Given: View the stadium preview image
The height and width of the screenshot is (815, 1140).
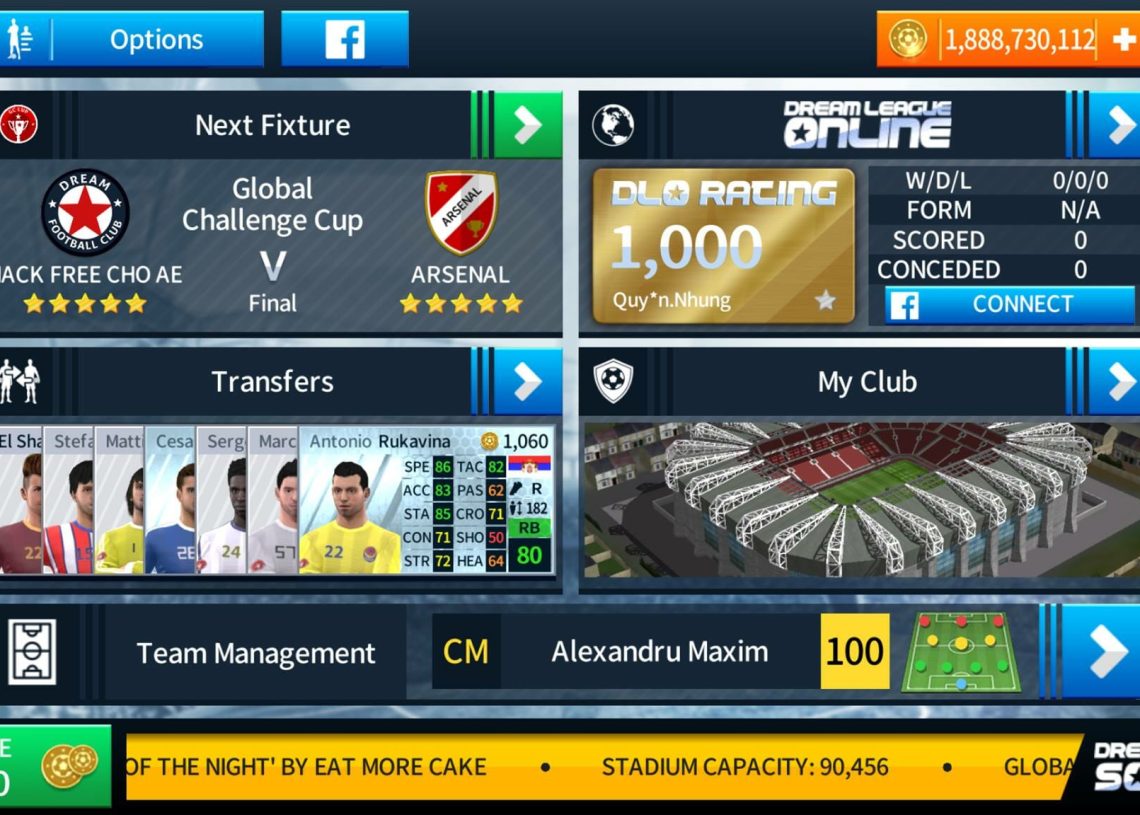Looking at the screenshot, I should click(x=860, y=500).
